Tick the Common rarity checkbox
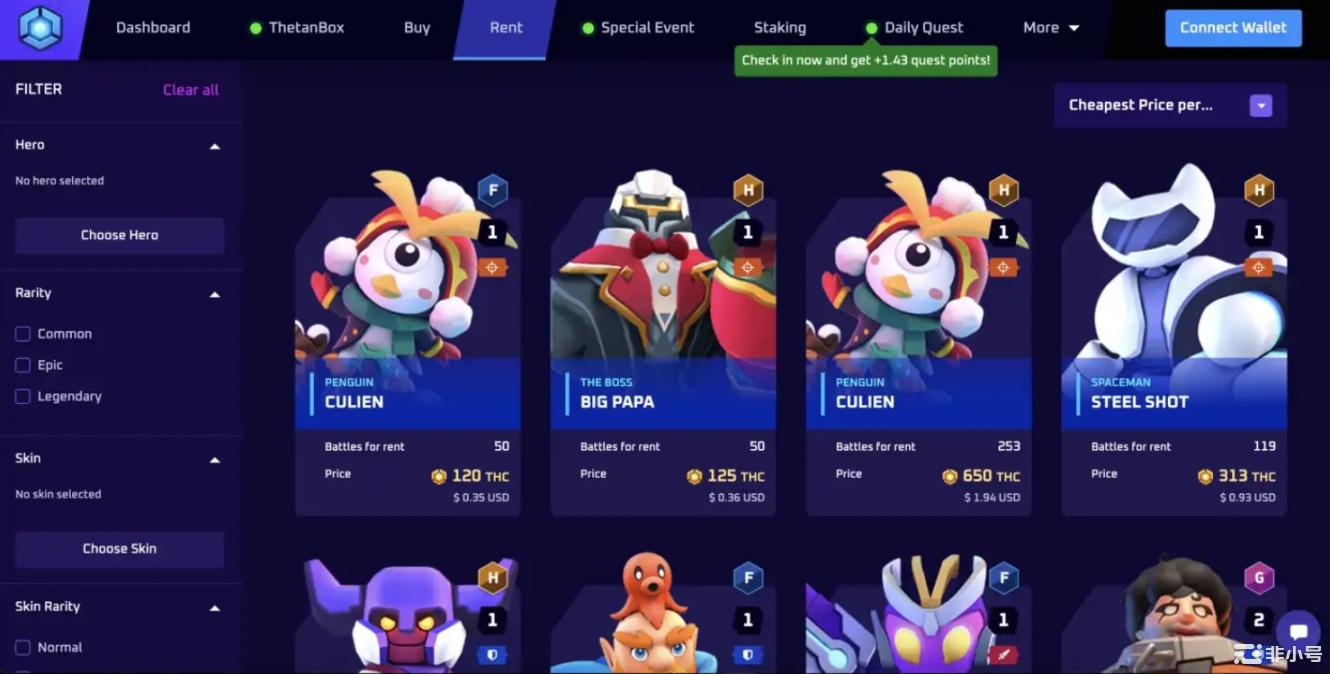The width and height of the screenshot is (1330, 674). click(x=23, y=334)
